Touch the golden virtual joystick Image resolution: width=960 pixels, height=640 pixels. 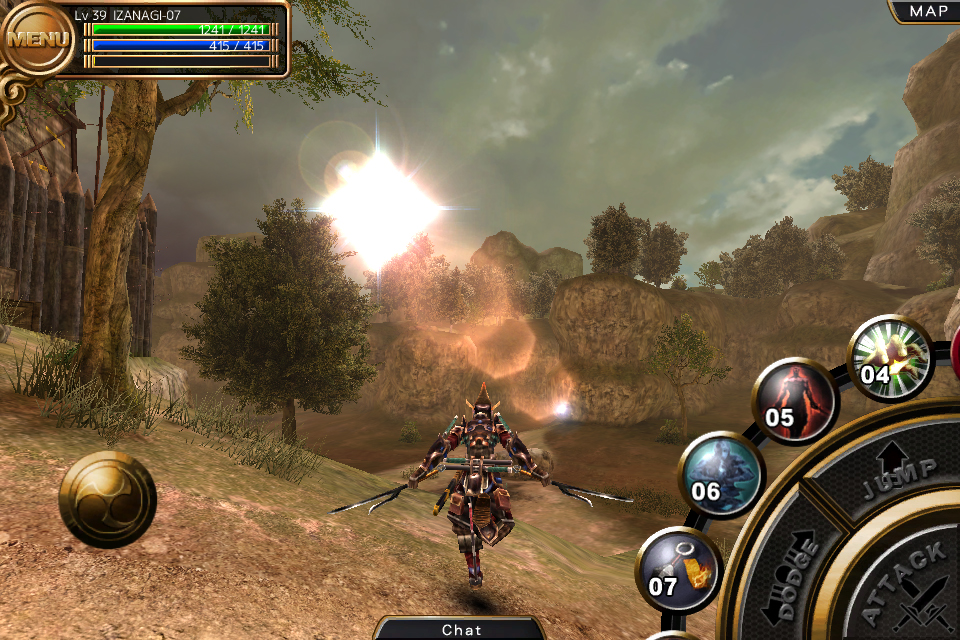(107, 498)
